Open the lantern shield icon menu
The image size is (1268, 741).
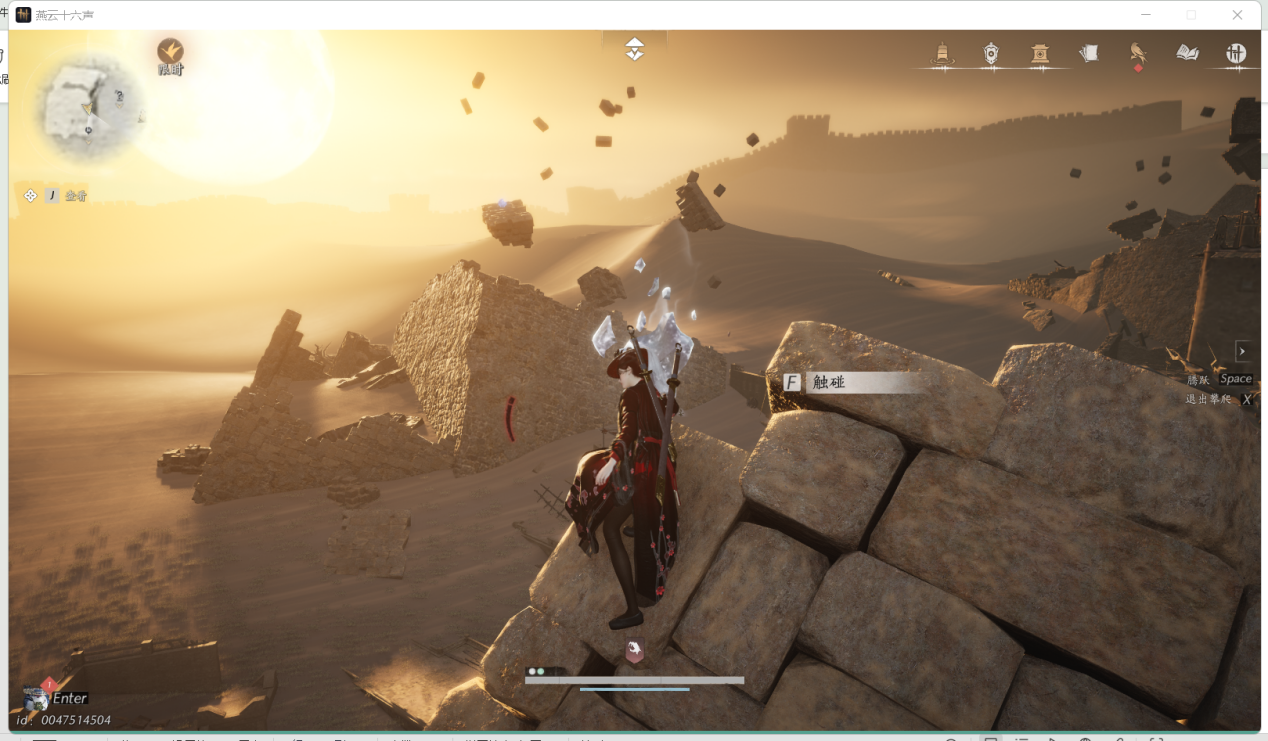991,54
